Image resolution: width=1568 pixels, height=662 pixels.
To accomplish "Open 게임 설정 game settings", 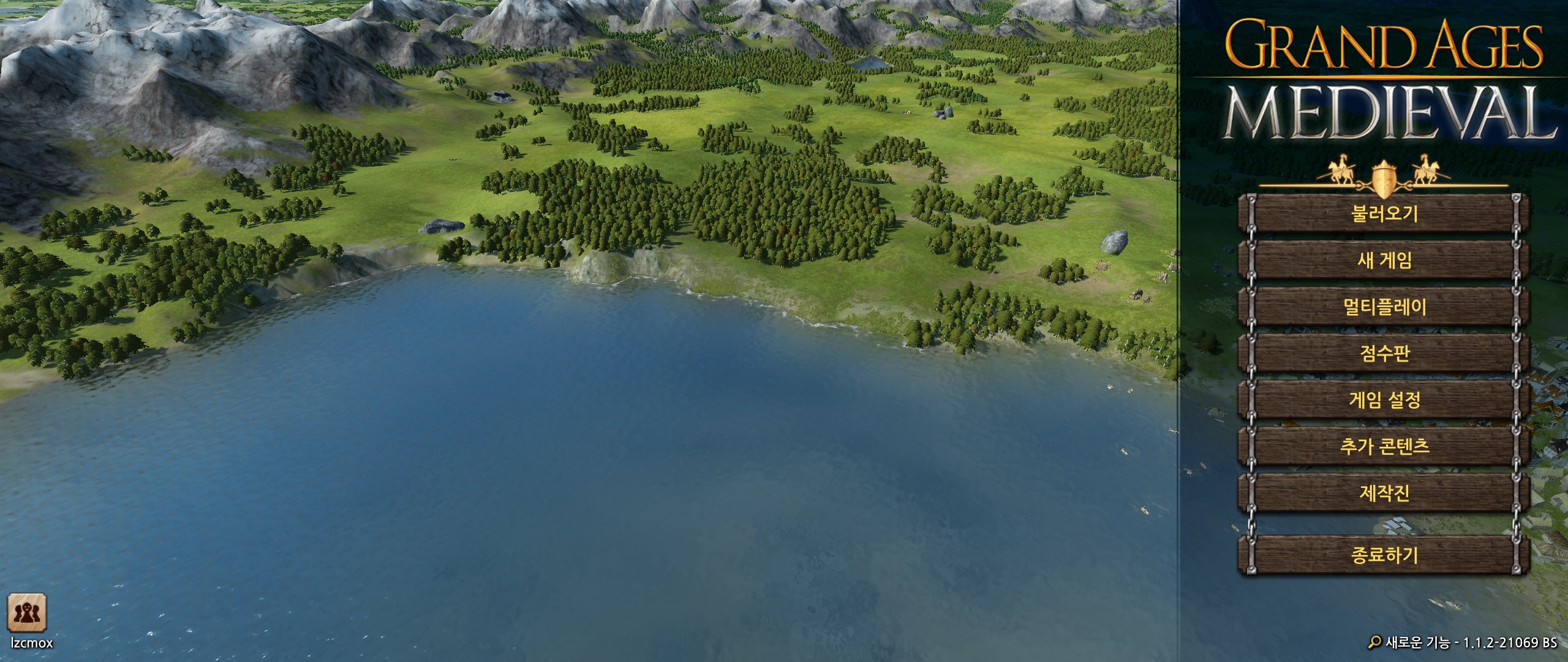I will [x=1384, y=400].
